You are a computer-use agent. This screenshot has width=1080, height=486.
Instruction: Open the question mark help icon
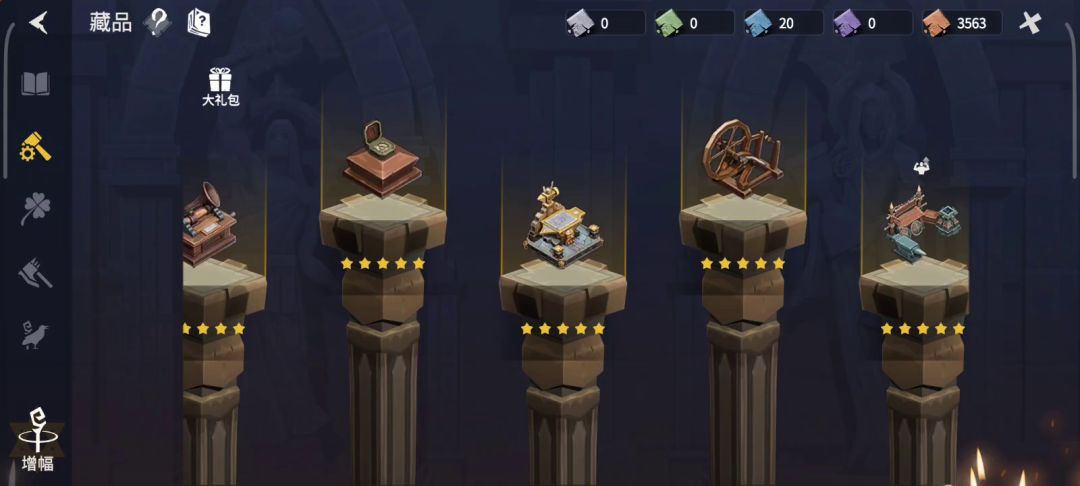click(x=157, y=22)
